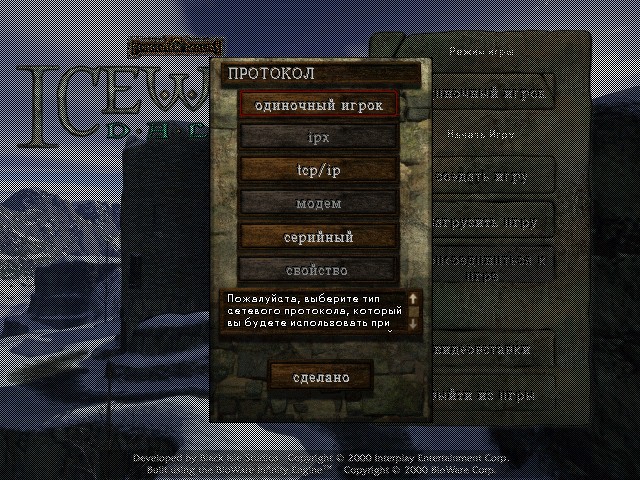This screenshot has height=480, width=640.
Task: Select the tcp/ip protocol button
Action: pos(319,170)
